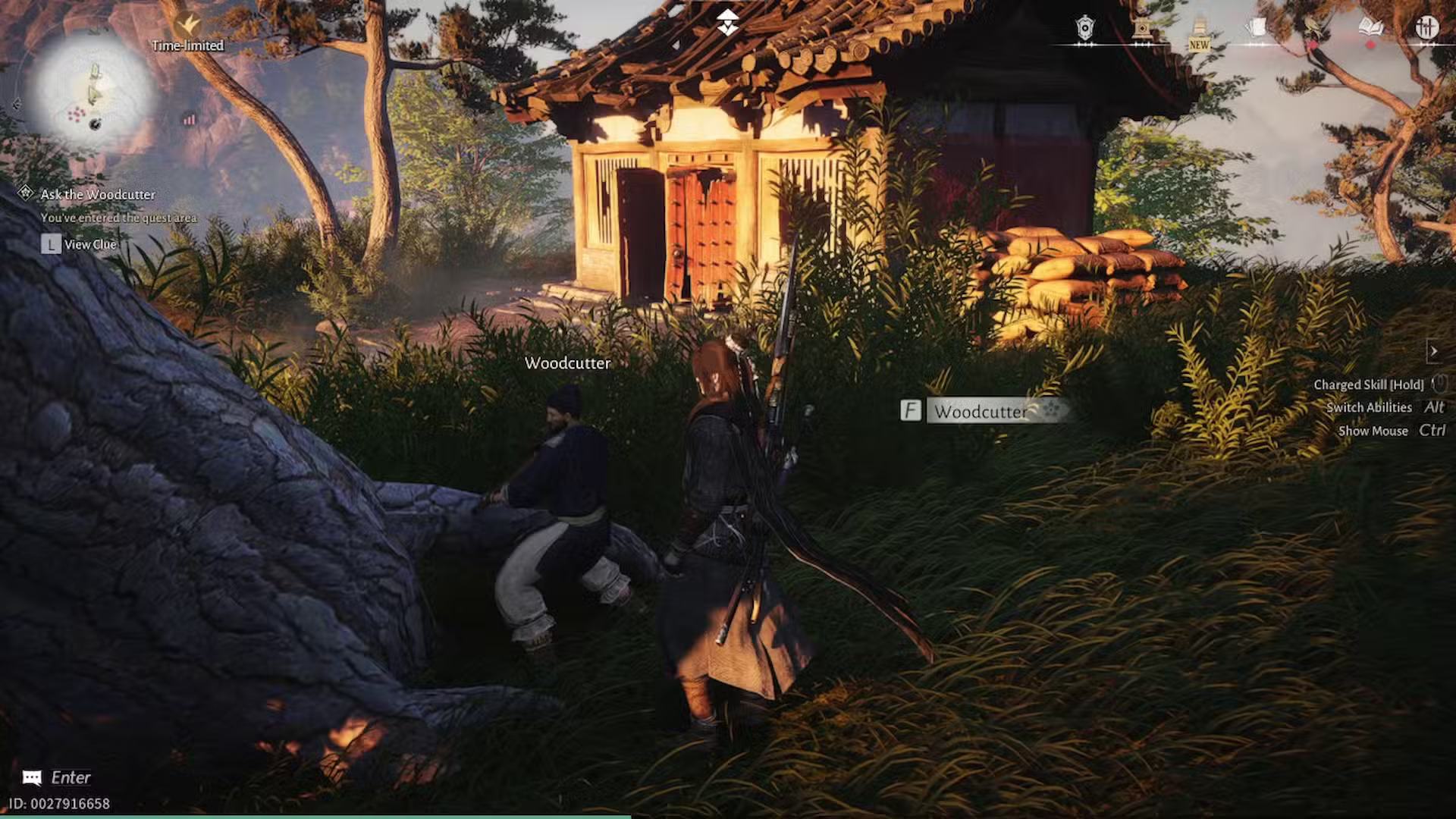The width and height of the screenshot is (1456, 819).
Task: Click the ship icon marked NEW
Action: pyautogui.click(x=1199, y=24)
